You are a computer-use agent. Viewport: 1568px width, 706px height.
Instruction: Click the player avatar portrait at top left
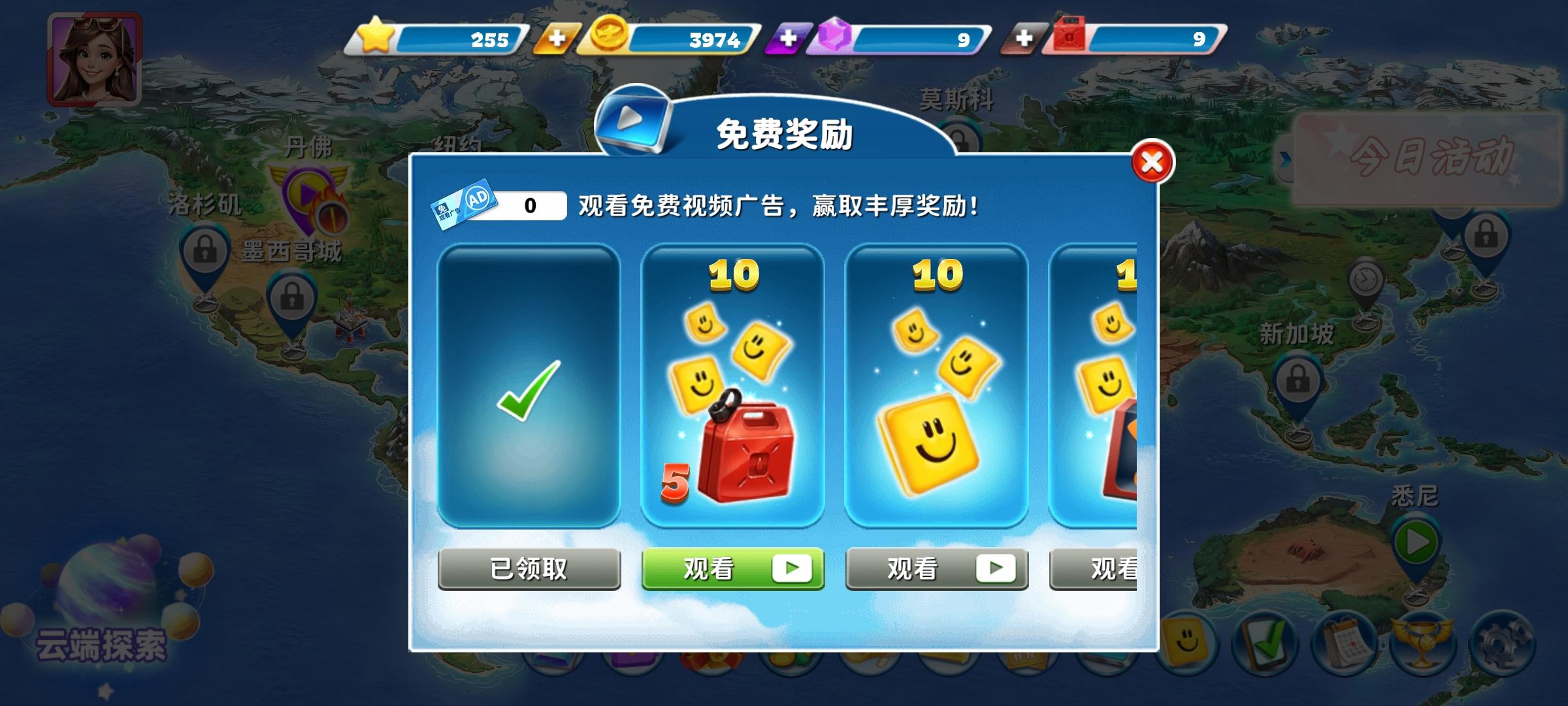95,61
